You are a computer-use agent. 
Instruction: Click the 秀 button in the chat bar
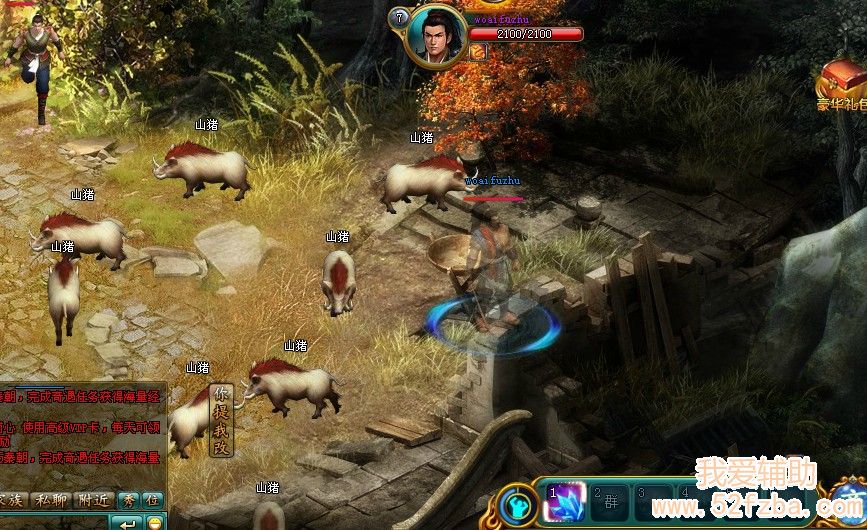pyautogui.click(x=129, y=500)
